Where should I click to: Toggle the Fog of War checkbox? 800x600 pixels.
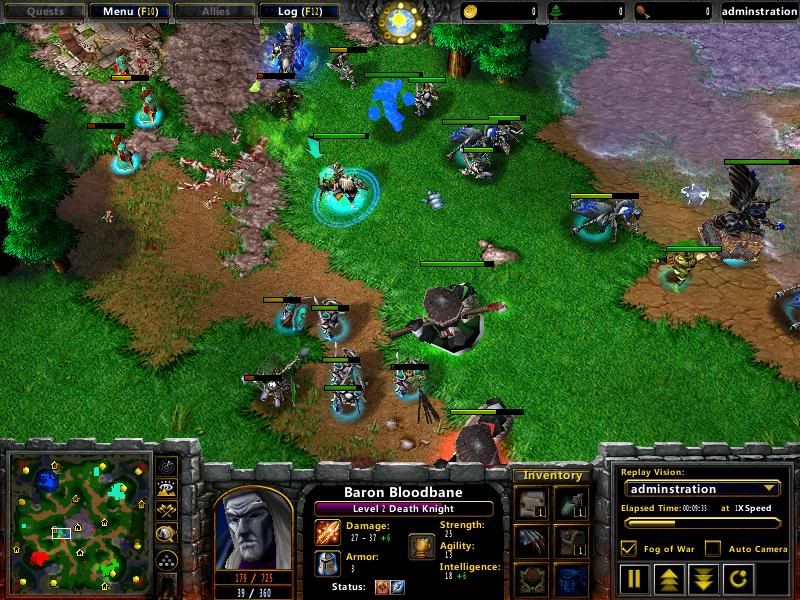tap(629, 548)
